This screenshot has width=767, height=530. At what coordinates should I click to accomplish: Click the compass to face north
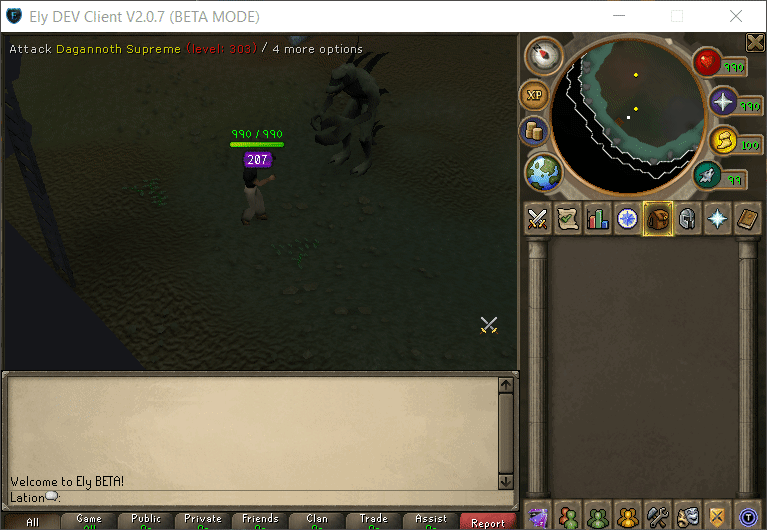(x=543, y=56)
